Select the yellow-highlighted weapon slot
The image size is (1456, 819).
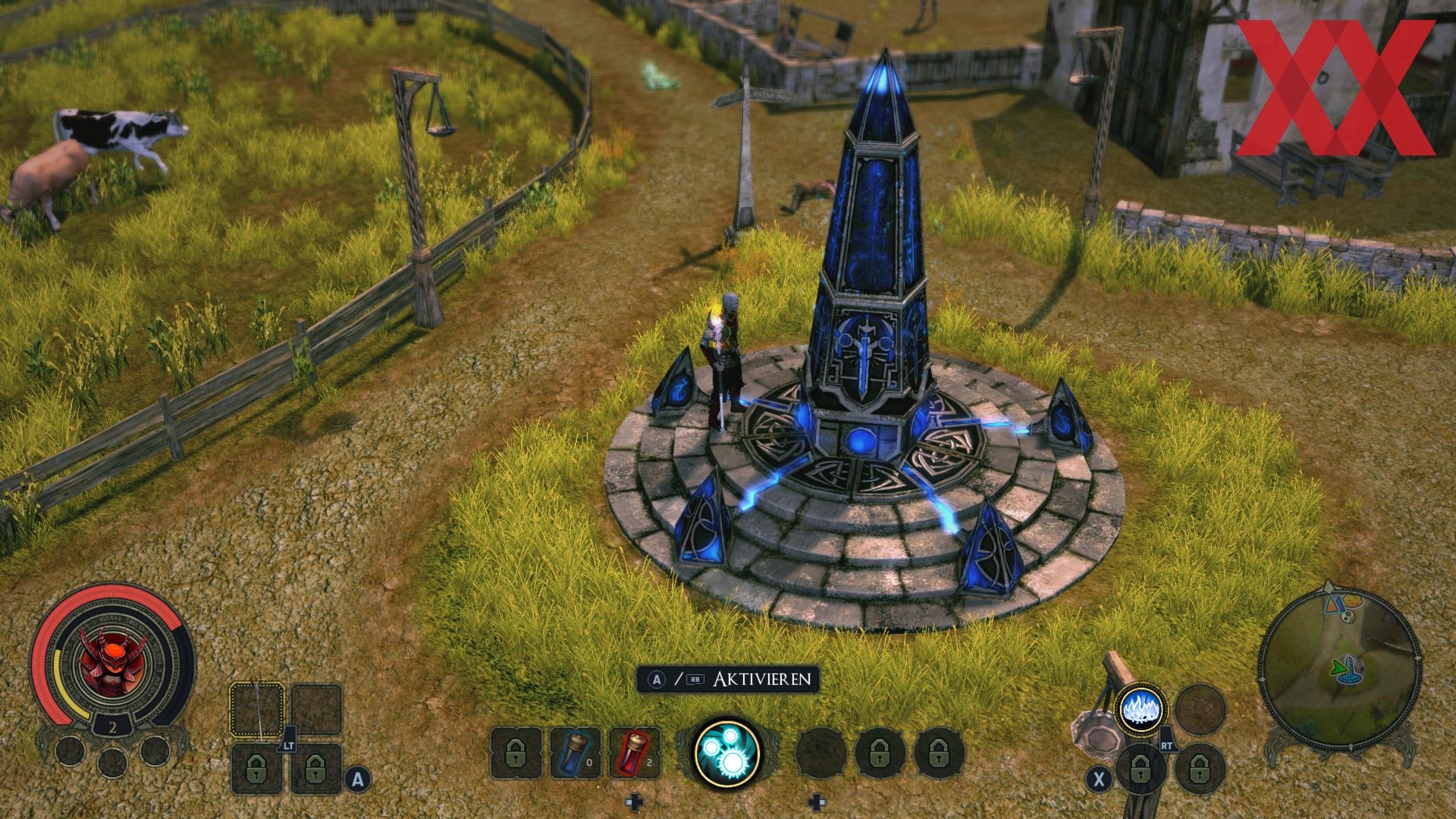(x=257, y=710)
